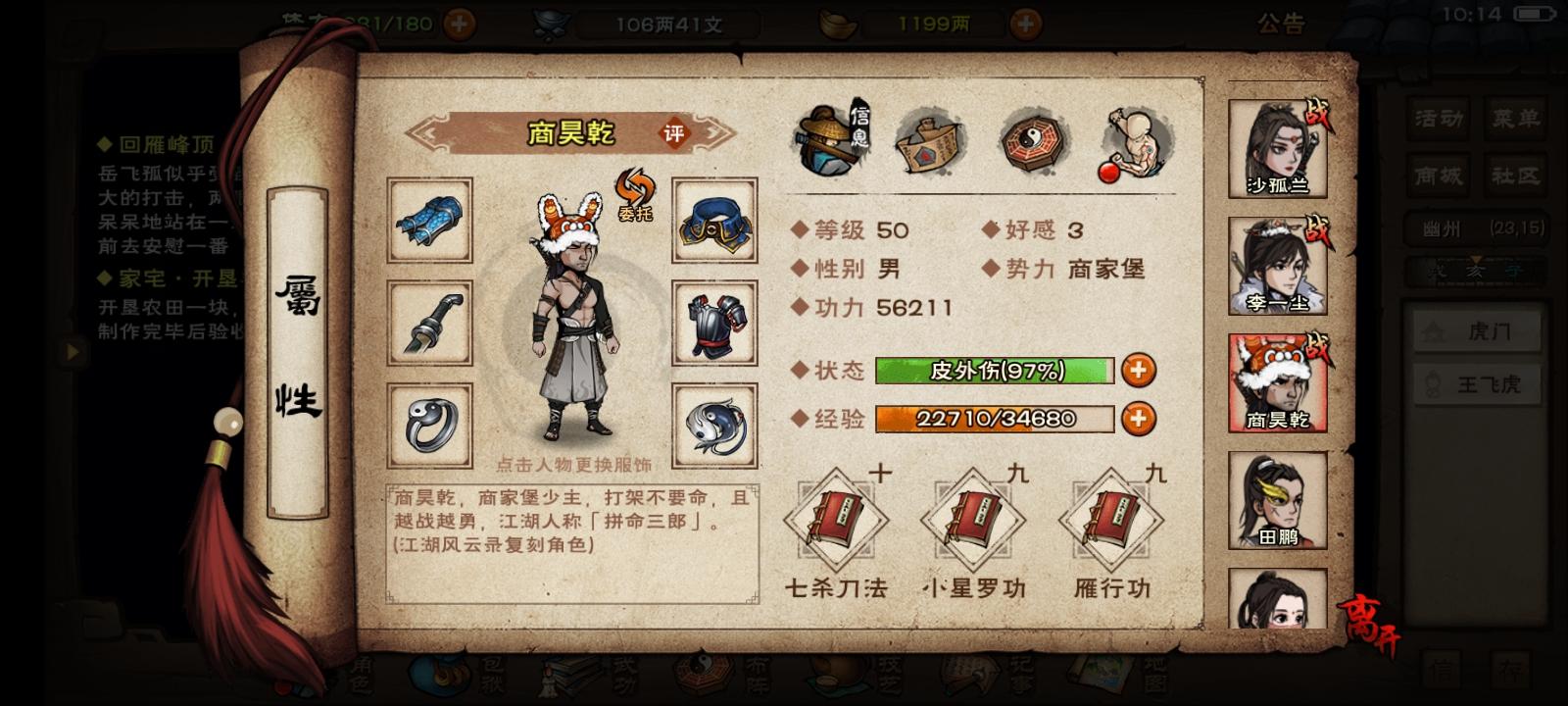Select the blue helmet equipment slot

pos(714,223)
